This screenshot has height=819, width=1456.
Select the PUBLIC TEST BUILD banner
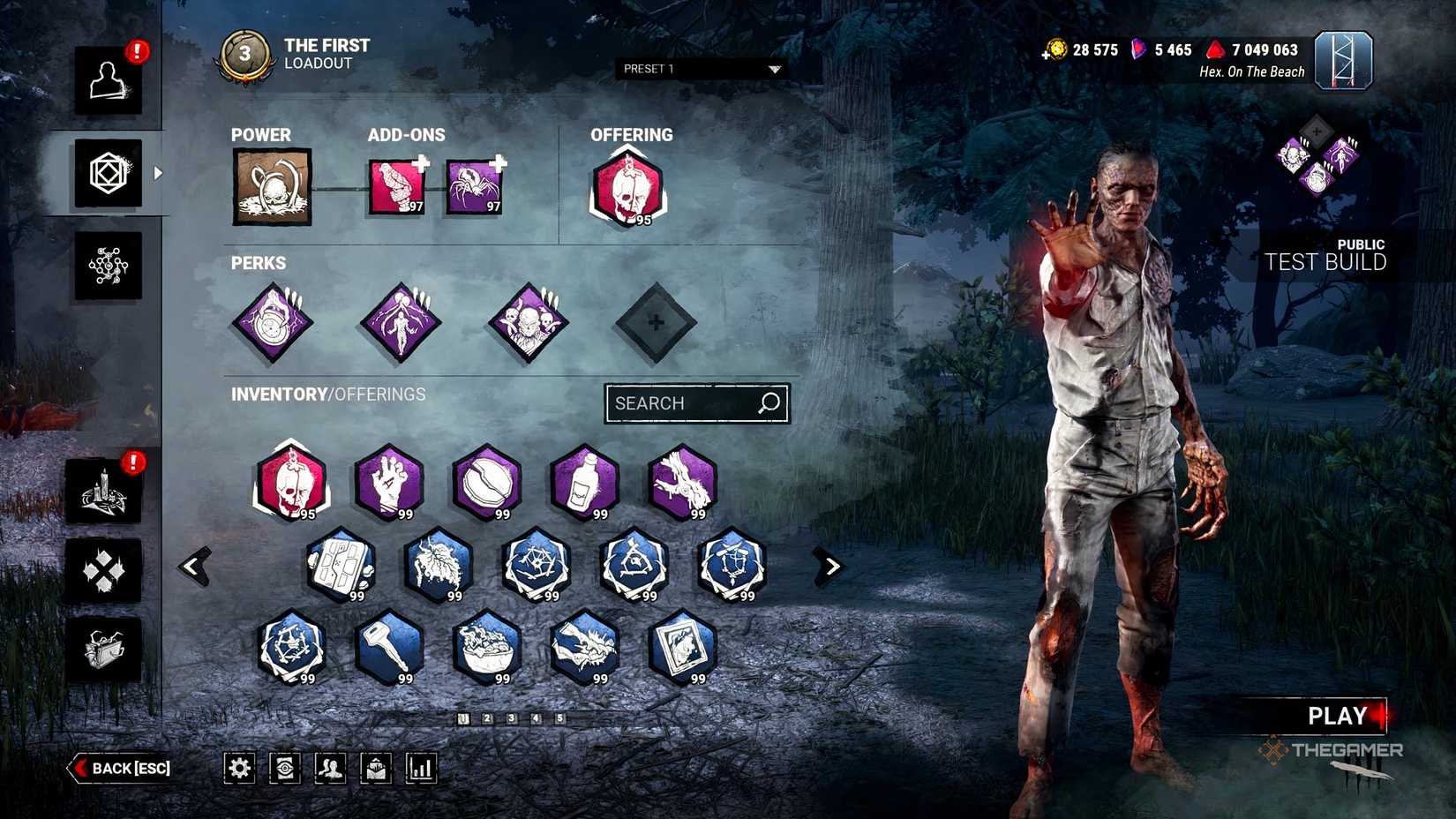click(x=1323, y=256)
